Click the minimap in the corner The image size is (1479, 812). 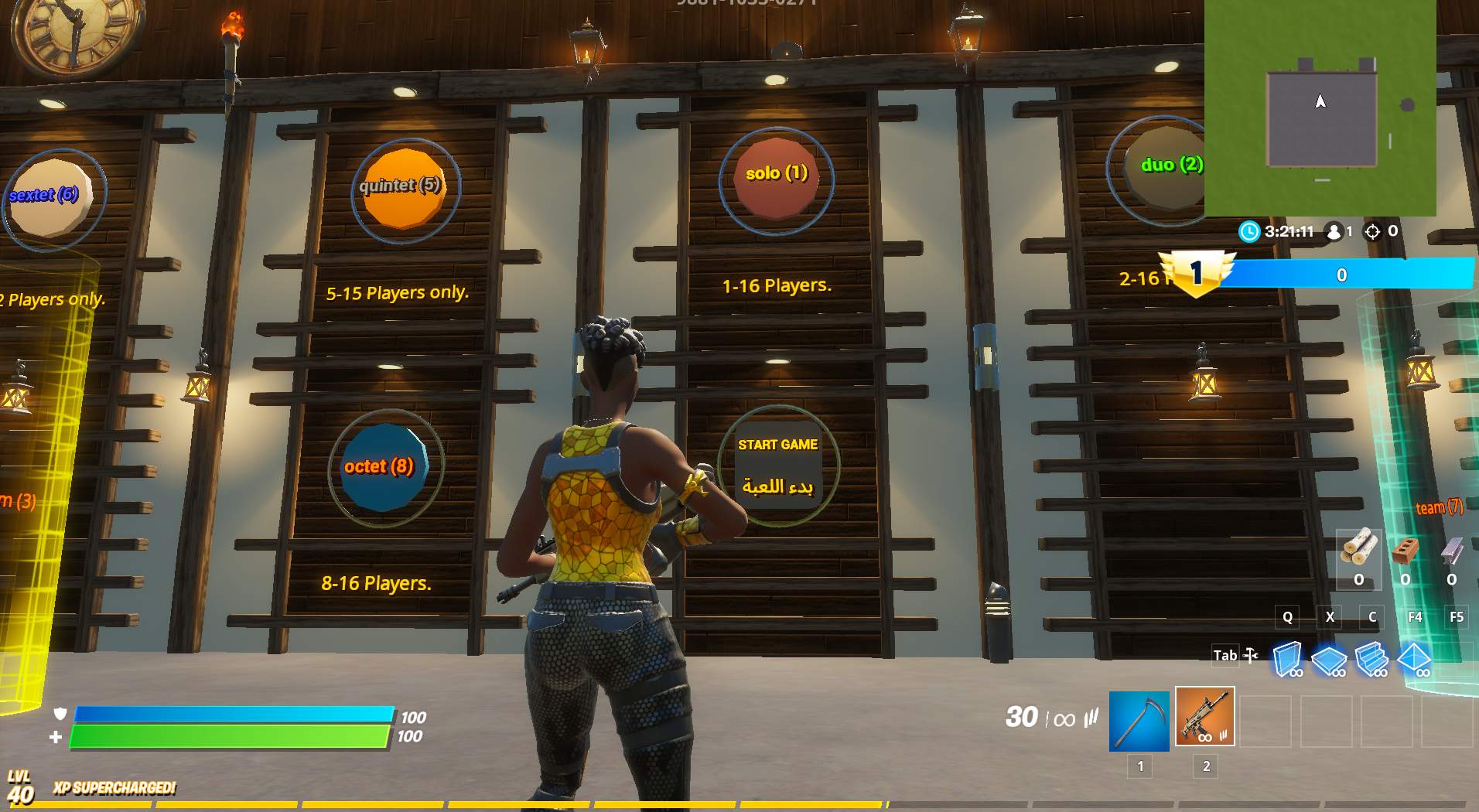[x=1320, y=107]
